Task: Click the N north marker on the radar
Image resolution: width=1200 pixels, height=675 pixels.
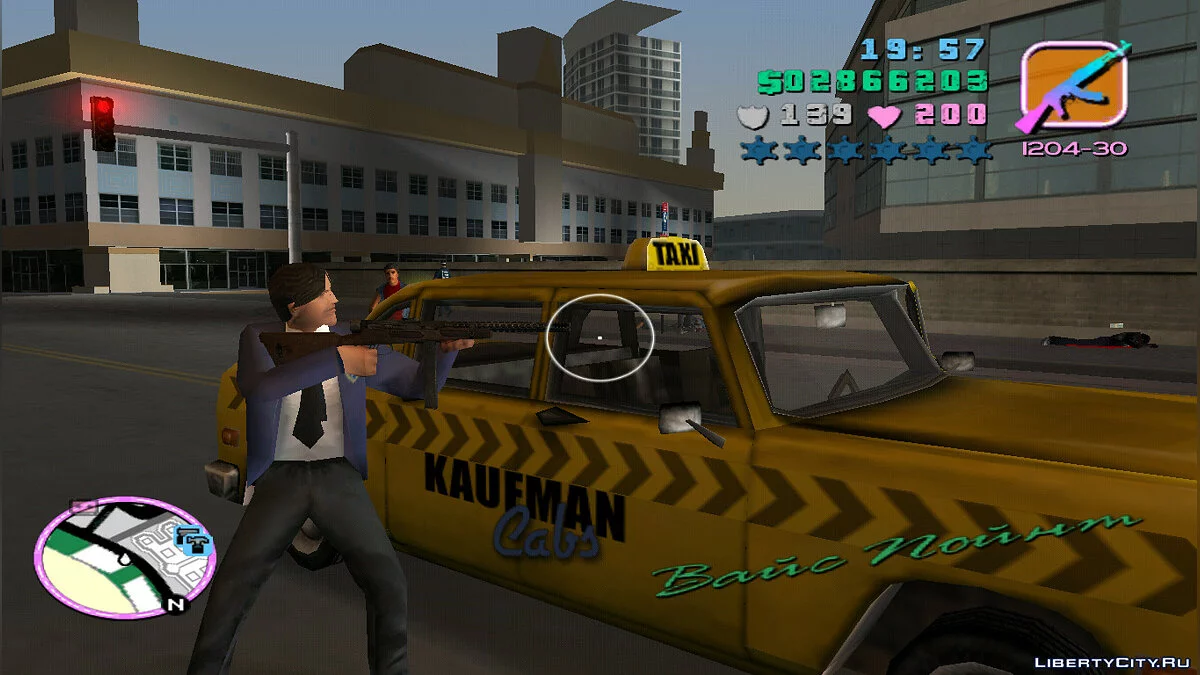Action: 175,604
